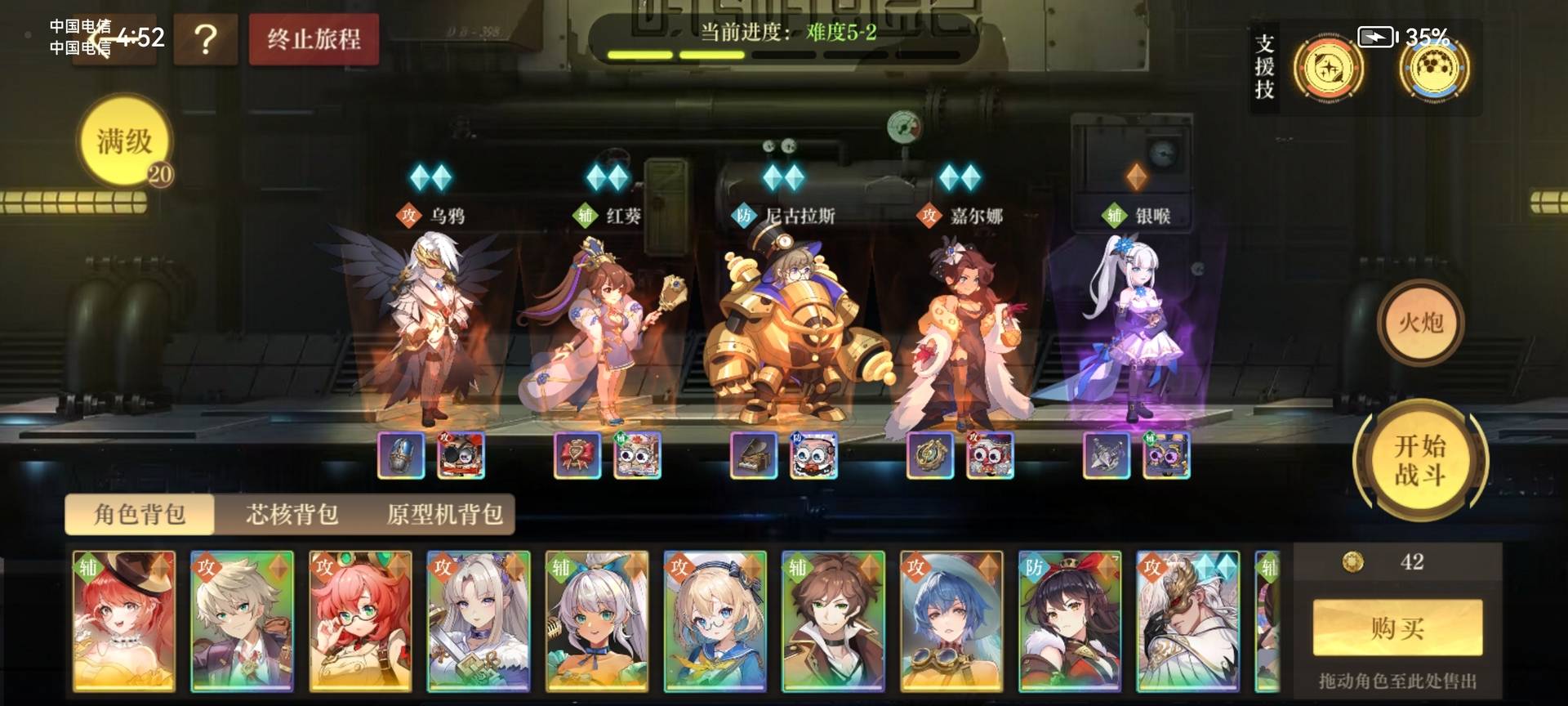Select deployed unit 乌鸦
The width and height of the screenshot is (1568, 706).
tap(430, 327)
